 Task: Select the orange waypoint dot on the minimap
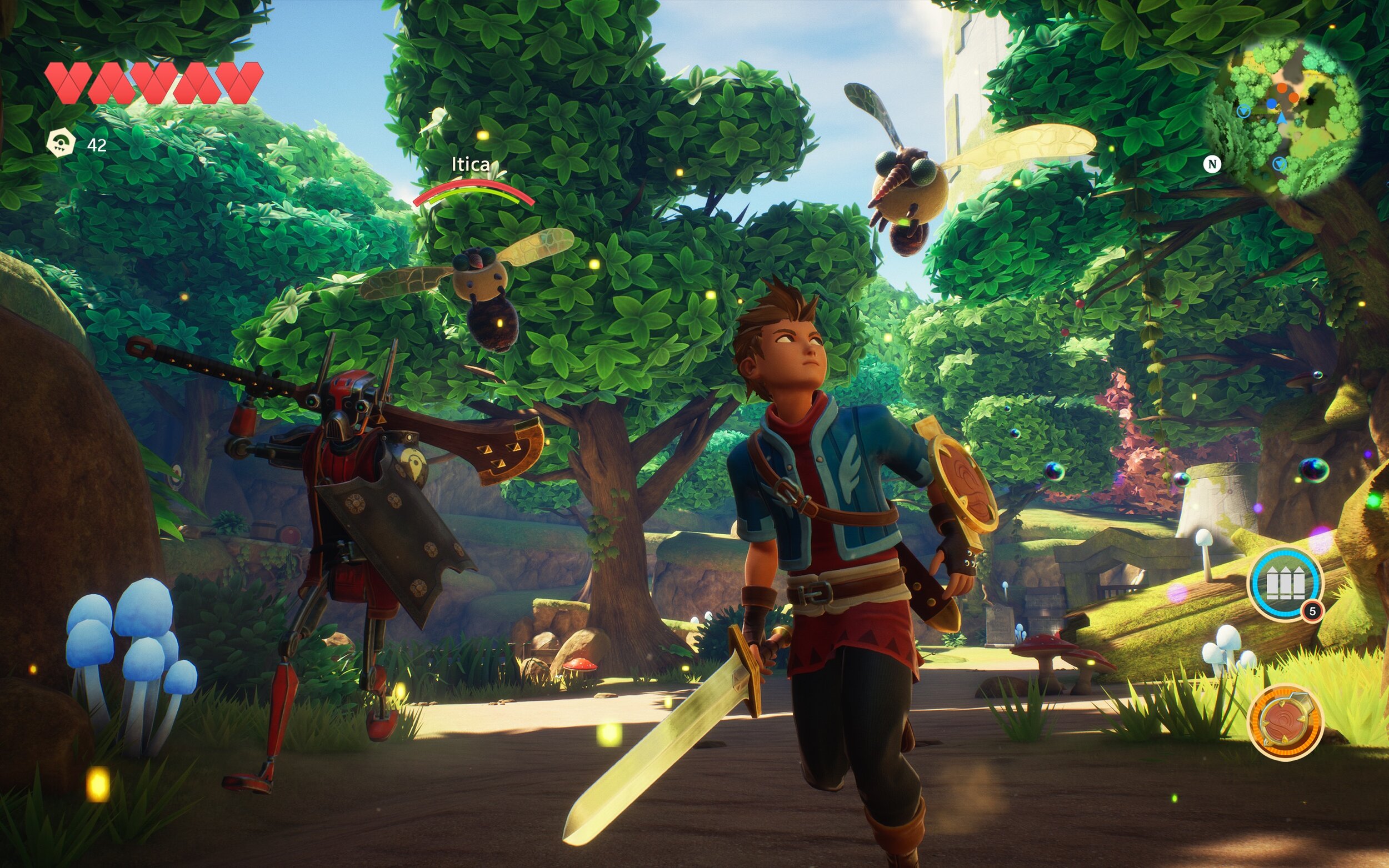[x=1282, y=88]
